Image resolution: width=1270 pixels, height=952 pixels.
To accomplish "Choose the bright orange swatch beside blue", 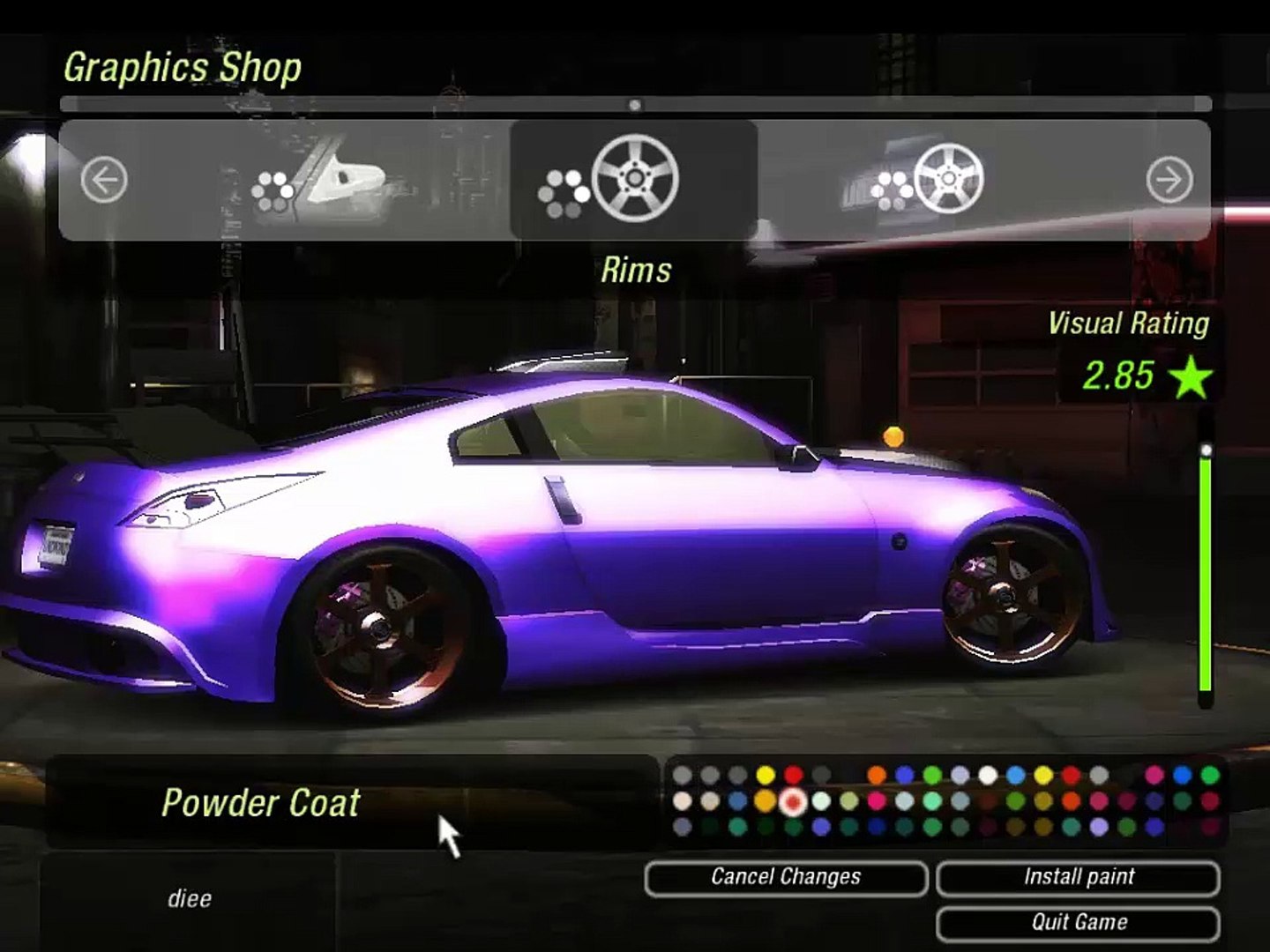I will [876, 775].
